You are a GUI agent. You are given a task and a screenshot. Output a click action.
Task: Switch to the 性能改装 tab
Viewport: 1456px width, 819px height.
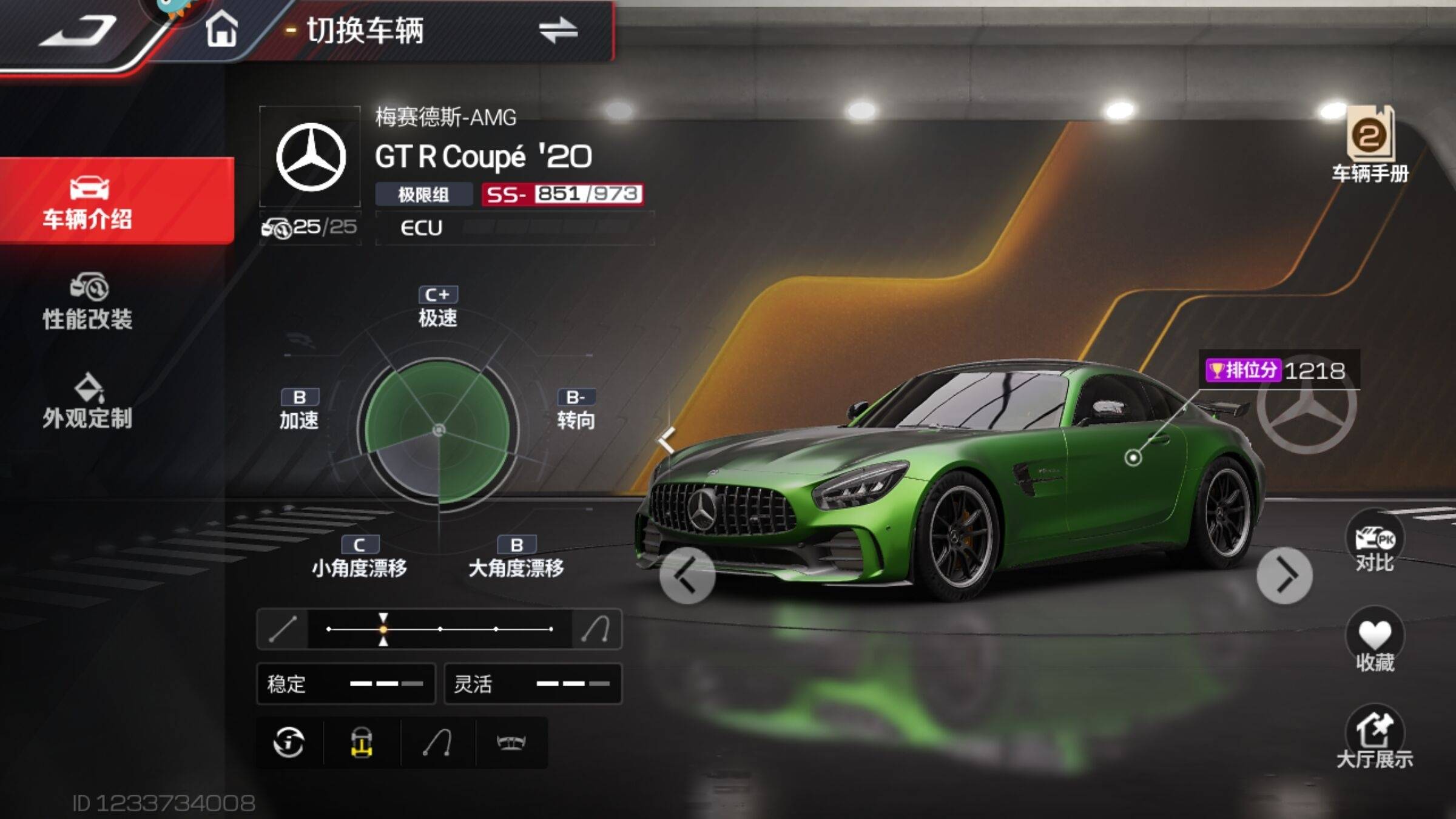pos(88,302)
